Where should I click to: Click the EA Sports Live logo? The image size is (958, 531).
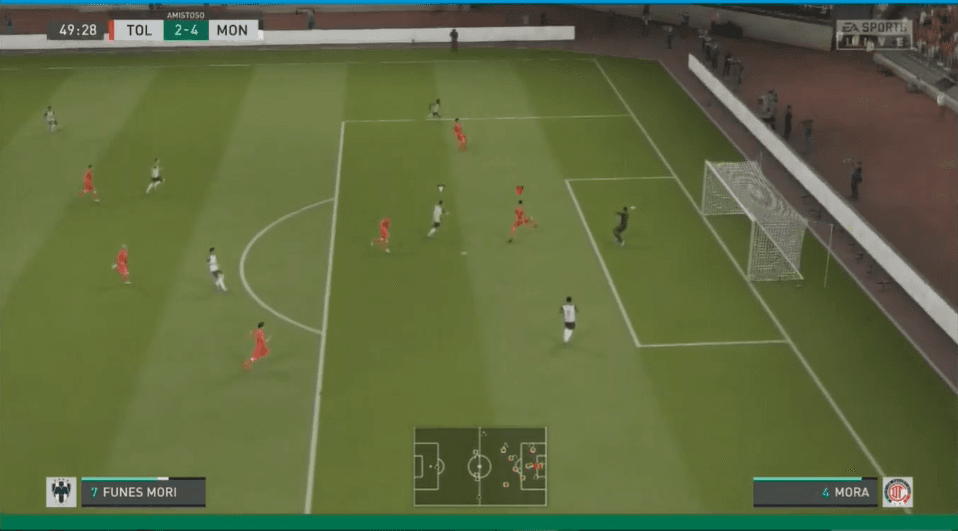(874, 34)
